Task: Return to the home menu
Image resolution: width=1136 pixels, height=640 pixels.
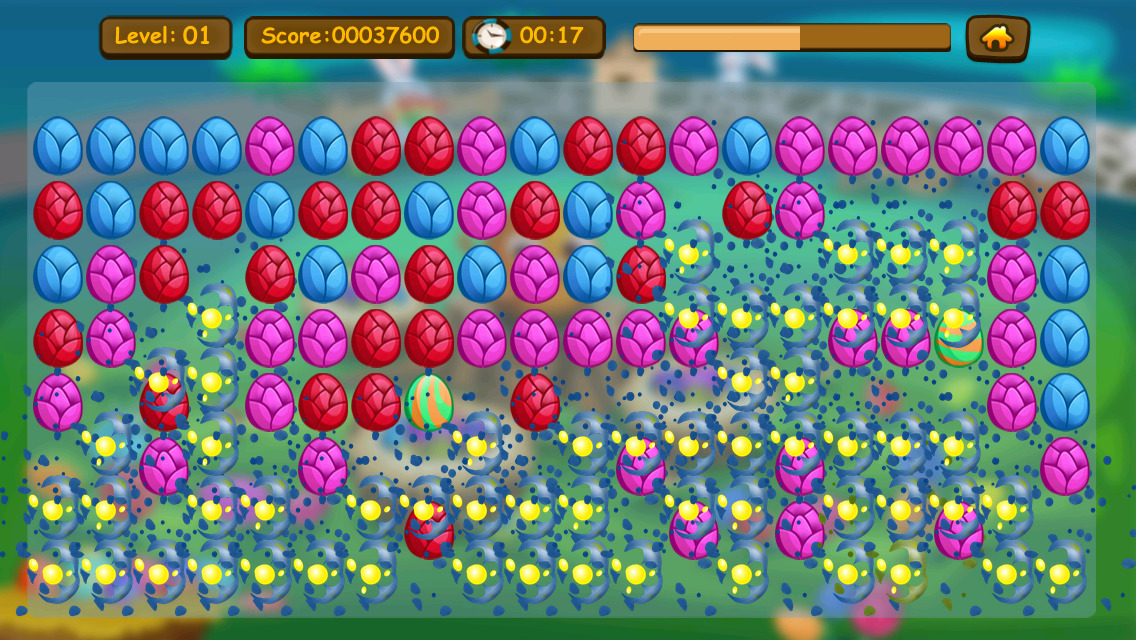Action: tap(997, 38)
